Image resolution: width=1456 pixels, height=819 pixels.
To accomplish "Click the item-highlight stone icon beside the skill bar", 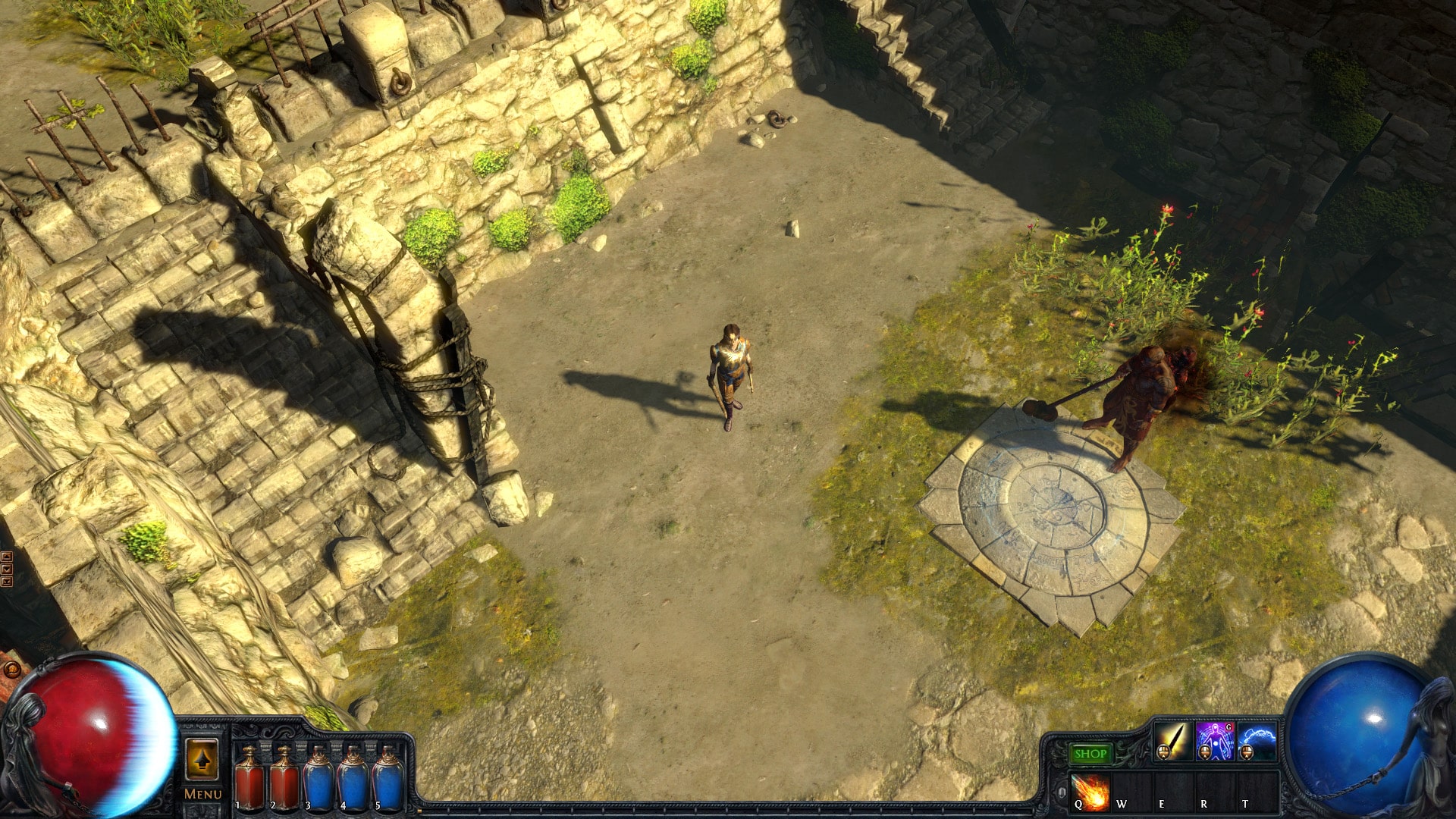I will (x=1062, y=792).
